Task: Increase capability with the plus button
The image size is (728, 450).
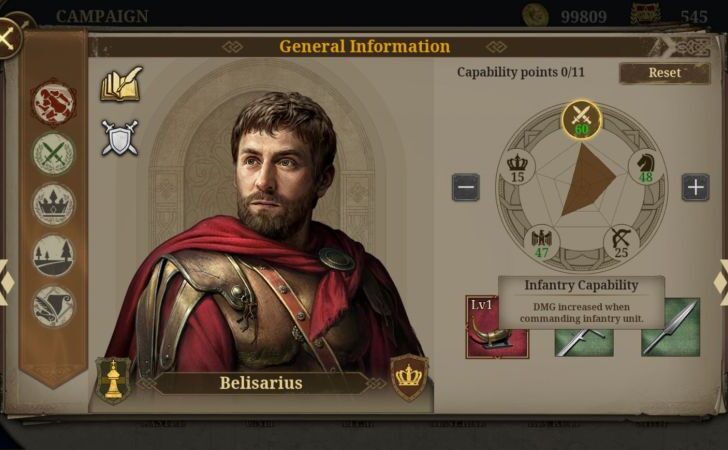Action: [695, 187]
